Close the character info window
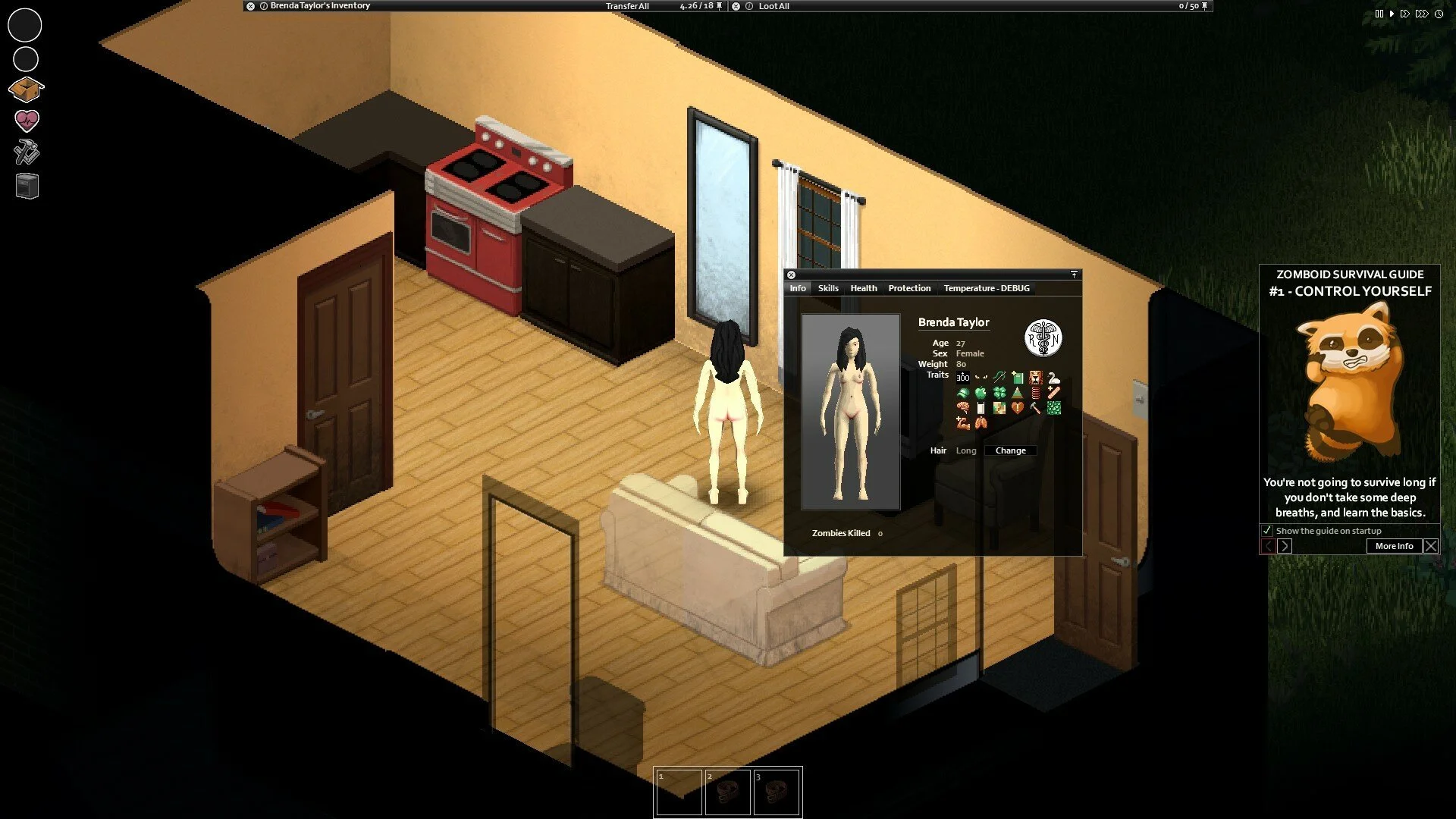This screenshot has width=1456, height=819. [x=791, y=275]
